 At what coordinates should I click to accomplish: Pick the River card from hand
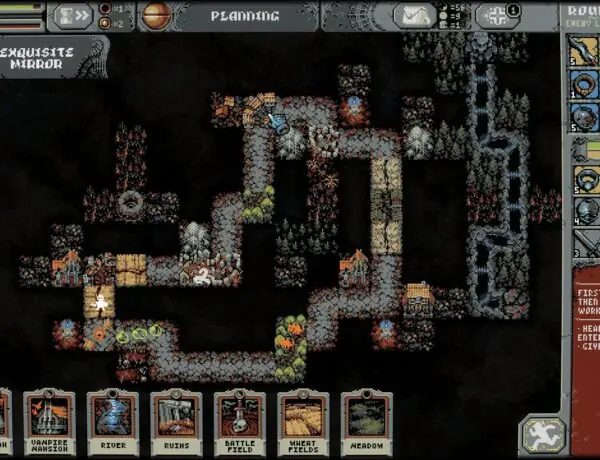112,421
